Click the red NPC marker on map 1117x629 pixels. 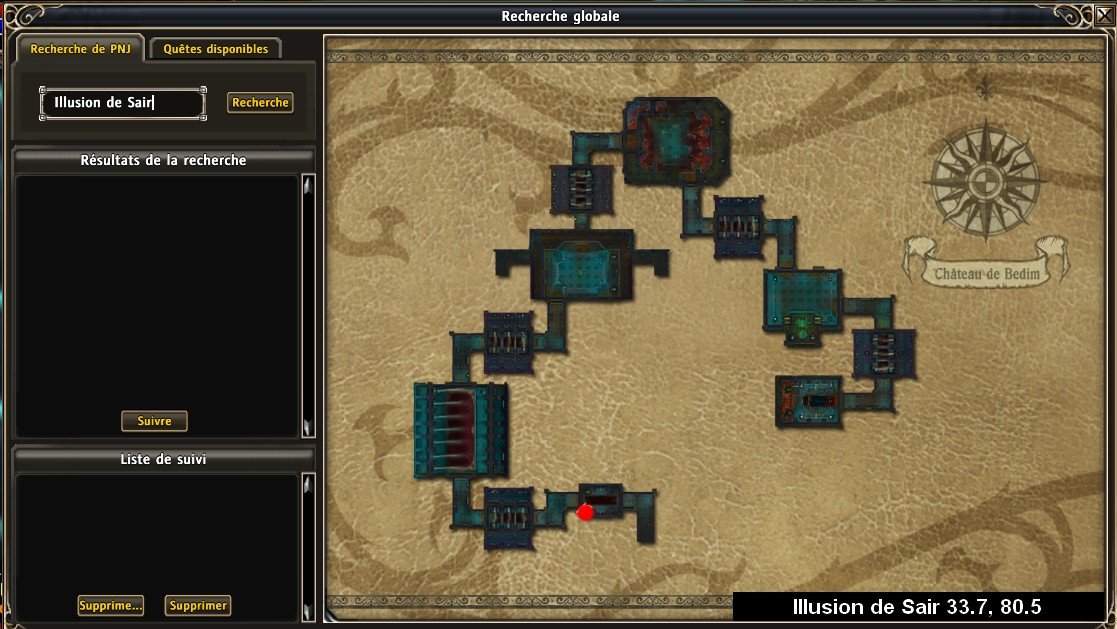click(x=585, y=512)
